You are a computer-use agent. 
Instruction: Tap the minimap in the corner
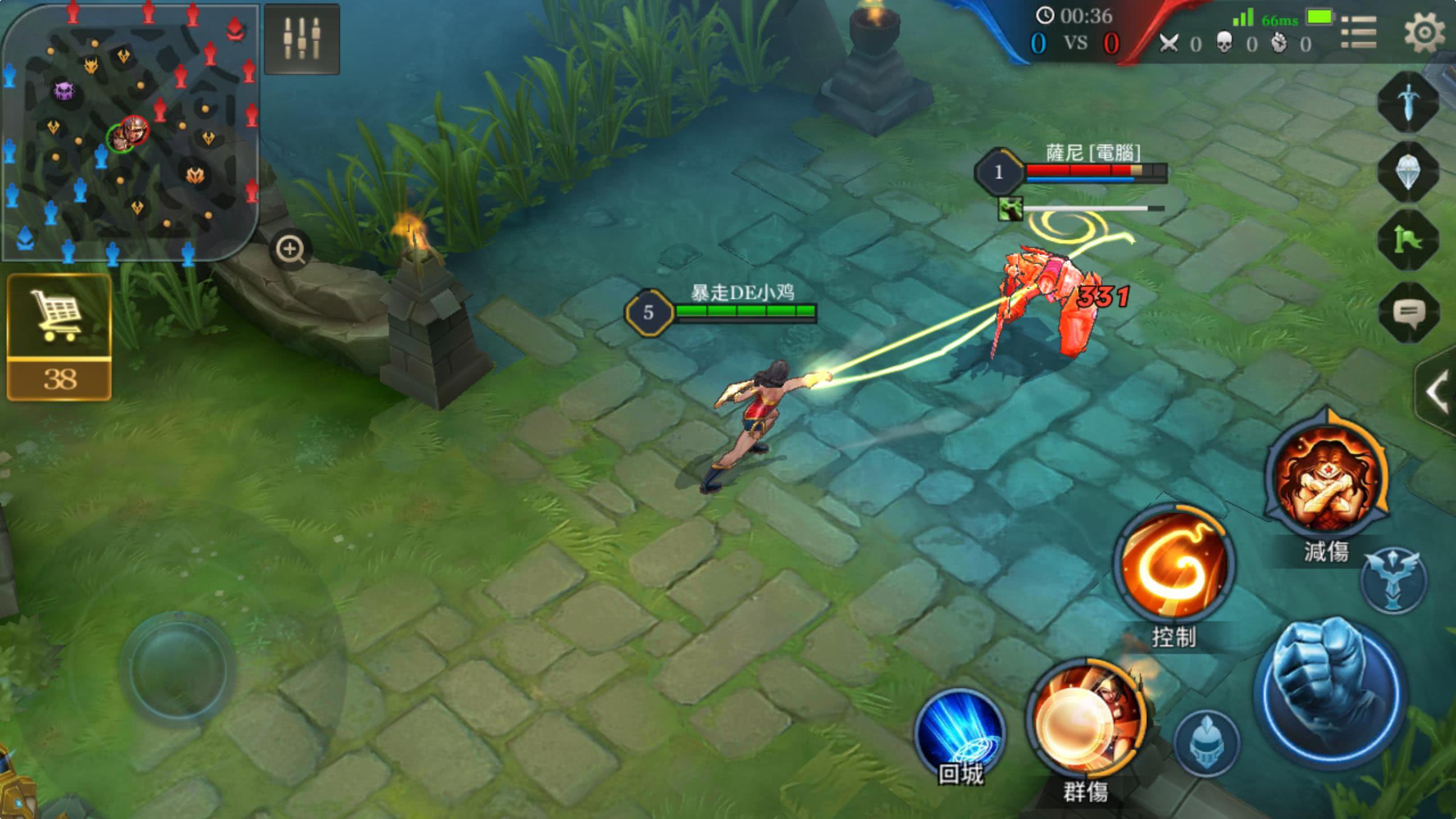(130, 132)
